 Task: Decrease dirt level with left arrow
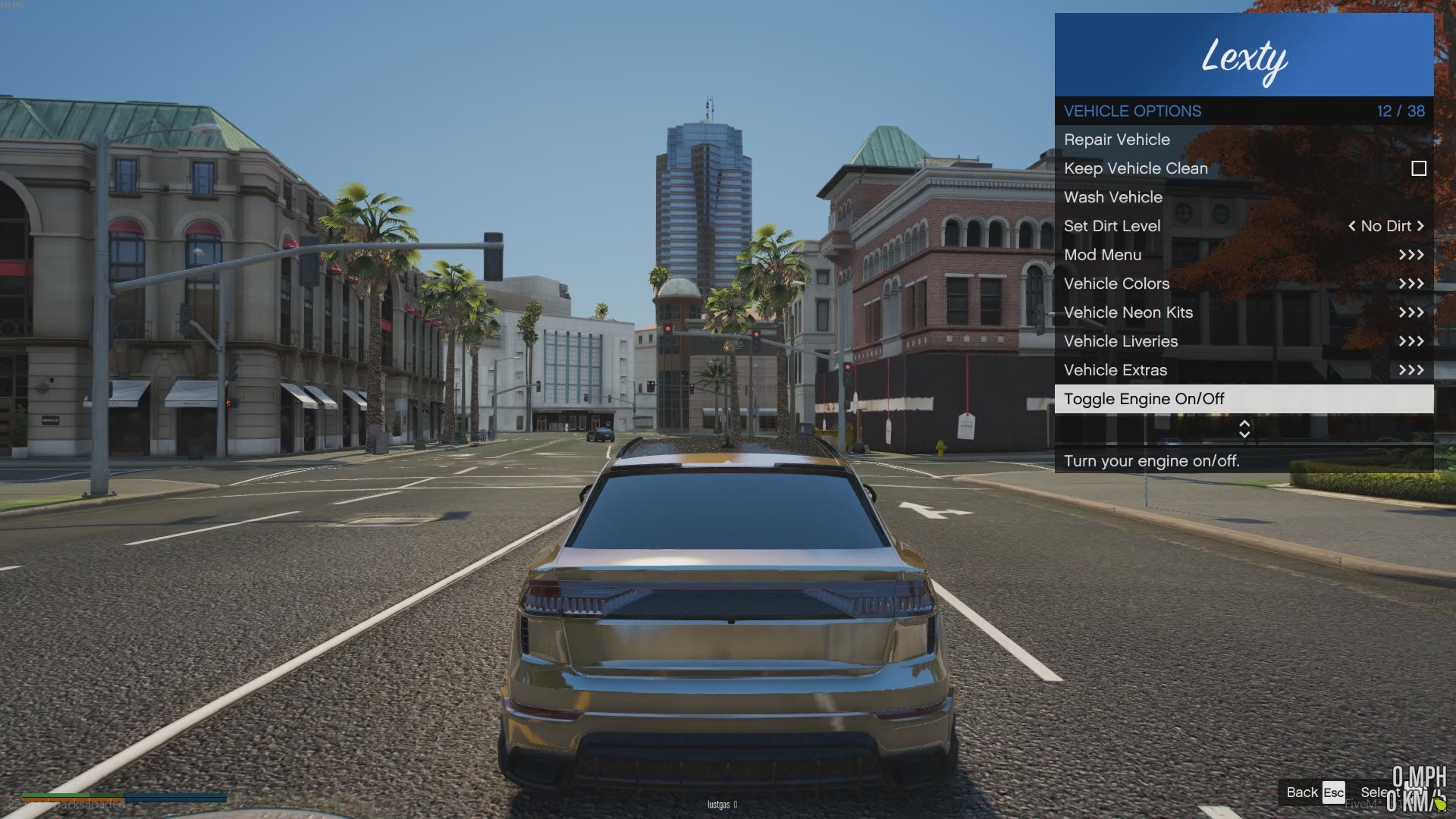(1351, 226)
